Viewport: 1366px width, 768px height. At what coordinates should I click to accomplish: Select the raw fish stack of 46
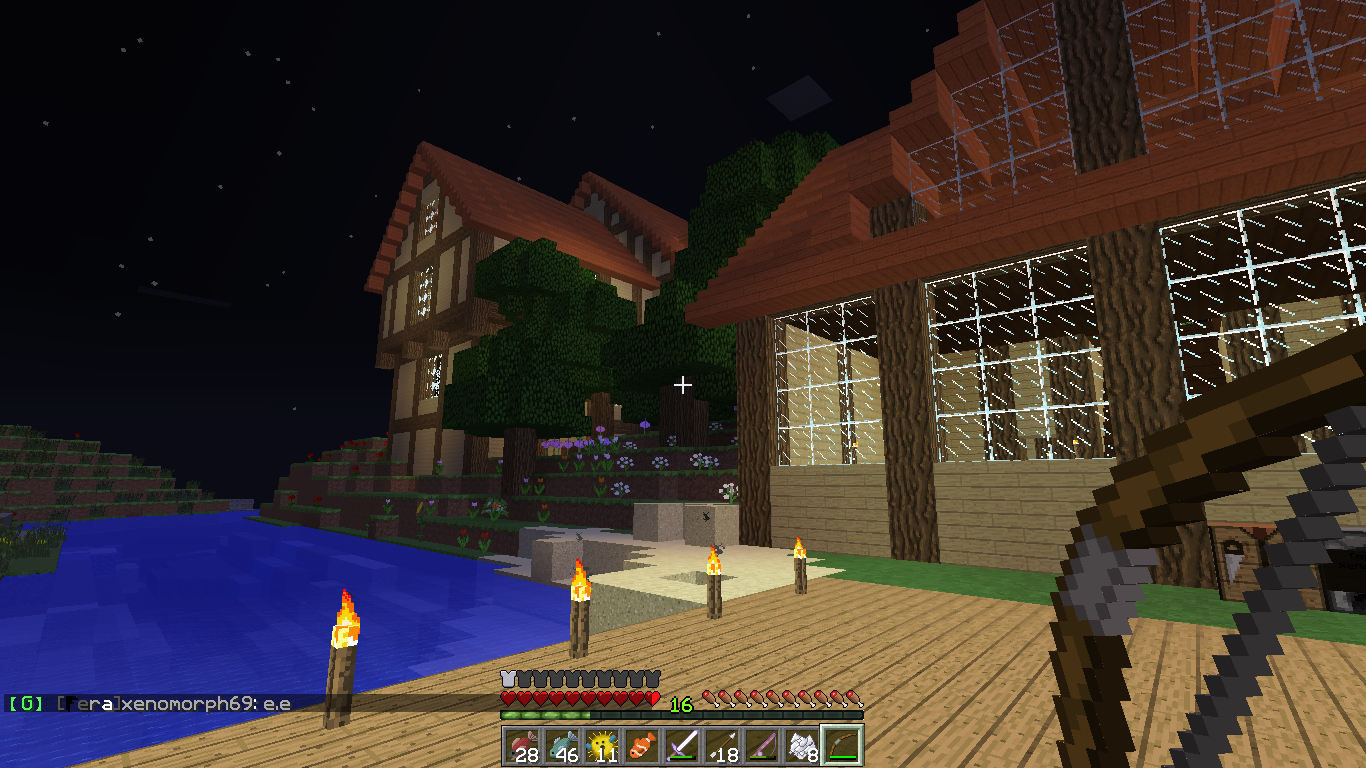click(561, 745)
